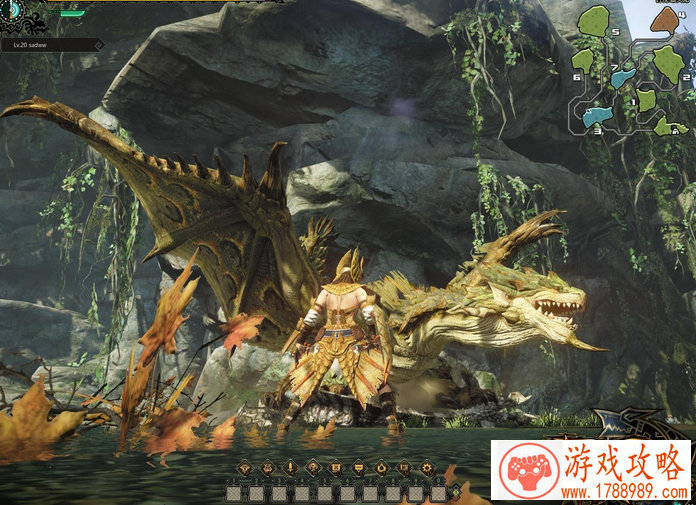Viewport: 696px width, 505px height.
Task: Select blue area 3 on the minimap
Action: click(x=598, y=115)
